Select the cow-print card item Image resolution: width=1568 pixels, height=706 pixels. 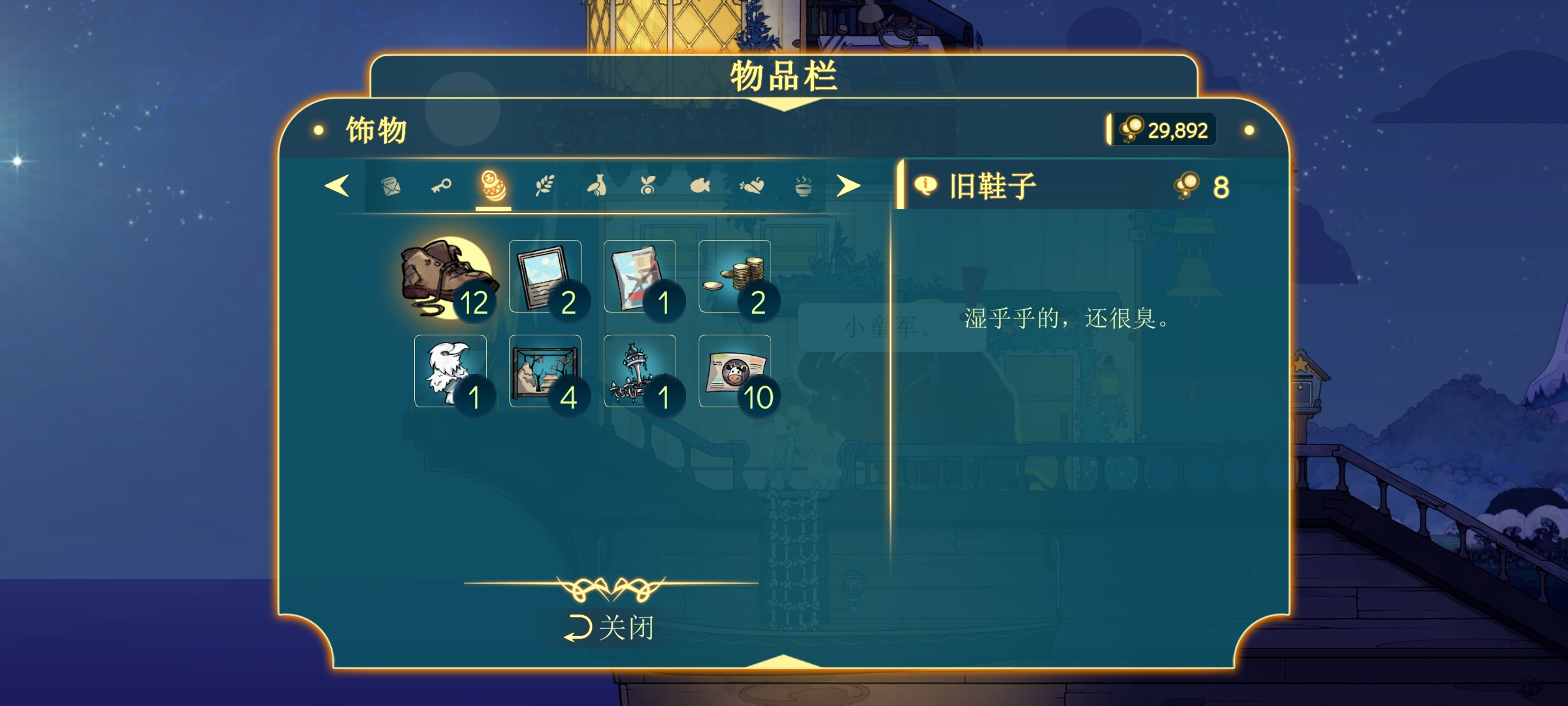[x=734, y=371]
